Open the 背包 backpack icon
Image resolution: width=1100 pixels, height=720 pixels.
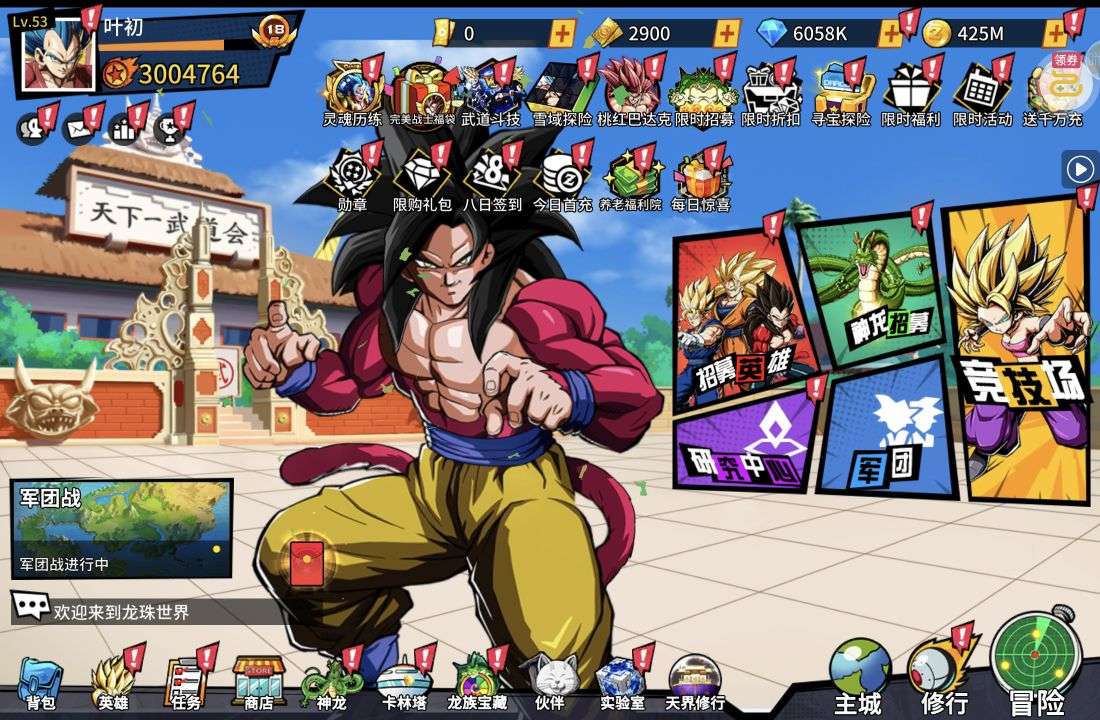[40, 684]
